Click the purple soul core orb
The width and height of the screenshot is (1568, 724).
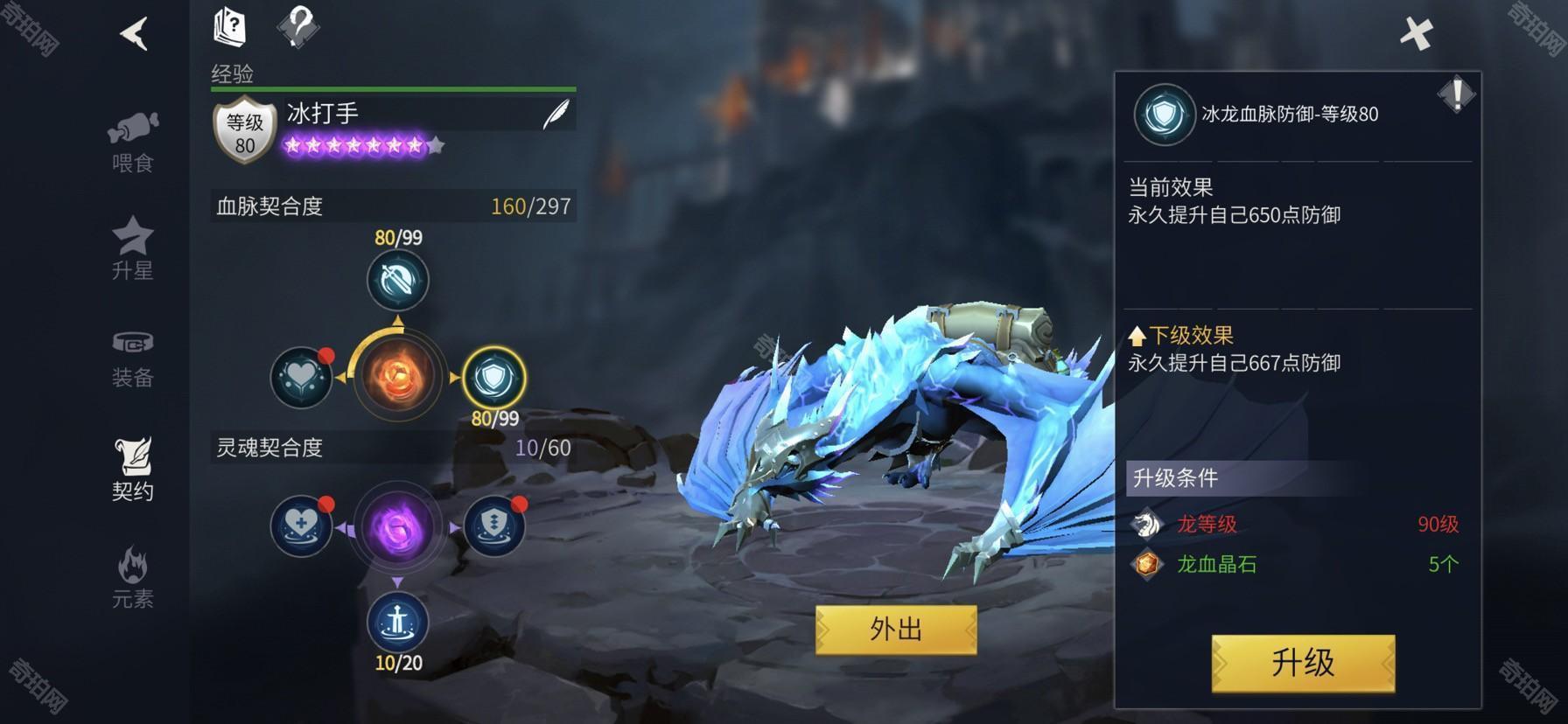coord(398,528)
